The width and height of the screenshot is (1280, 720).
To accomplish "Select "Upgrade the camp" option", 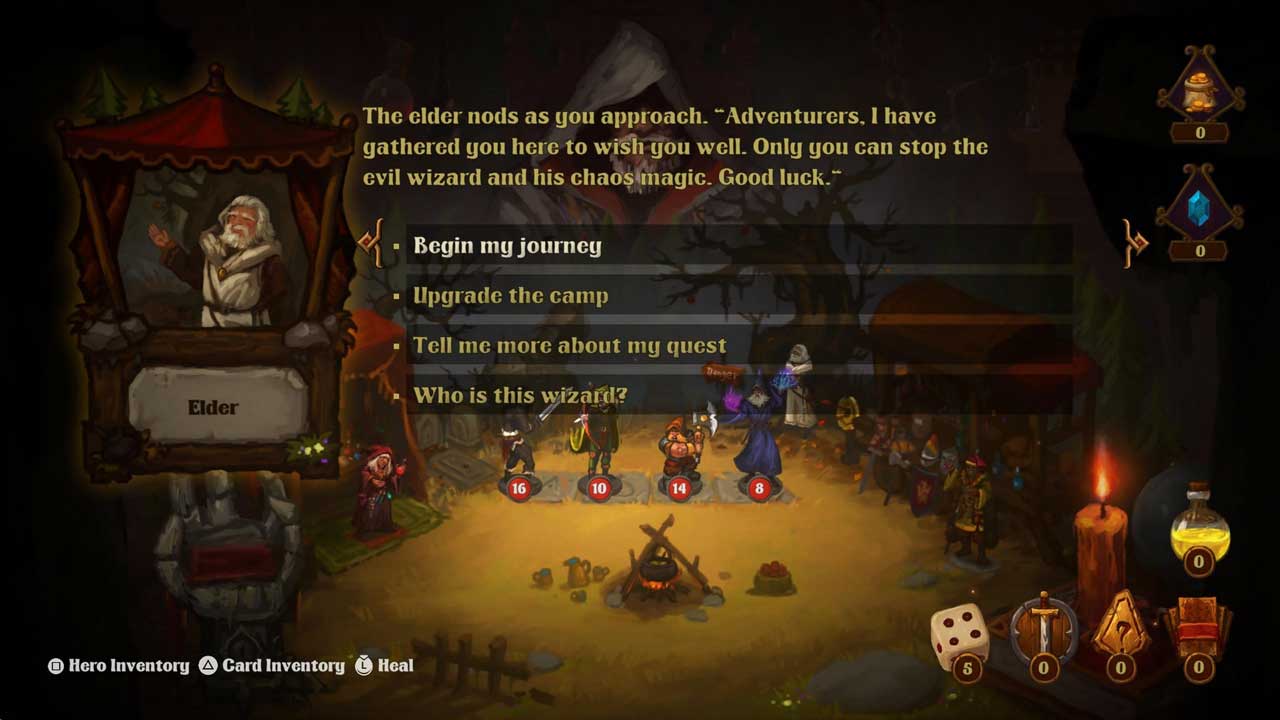I will point(511,296).
